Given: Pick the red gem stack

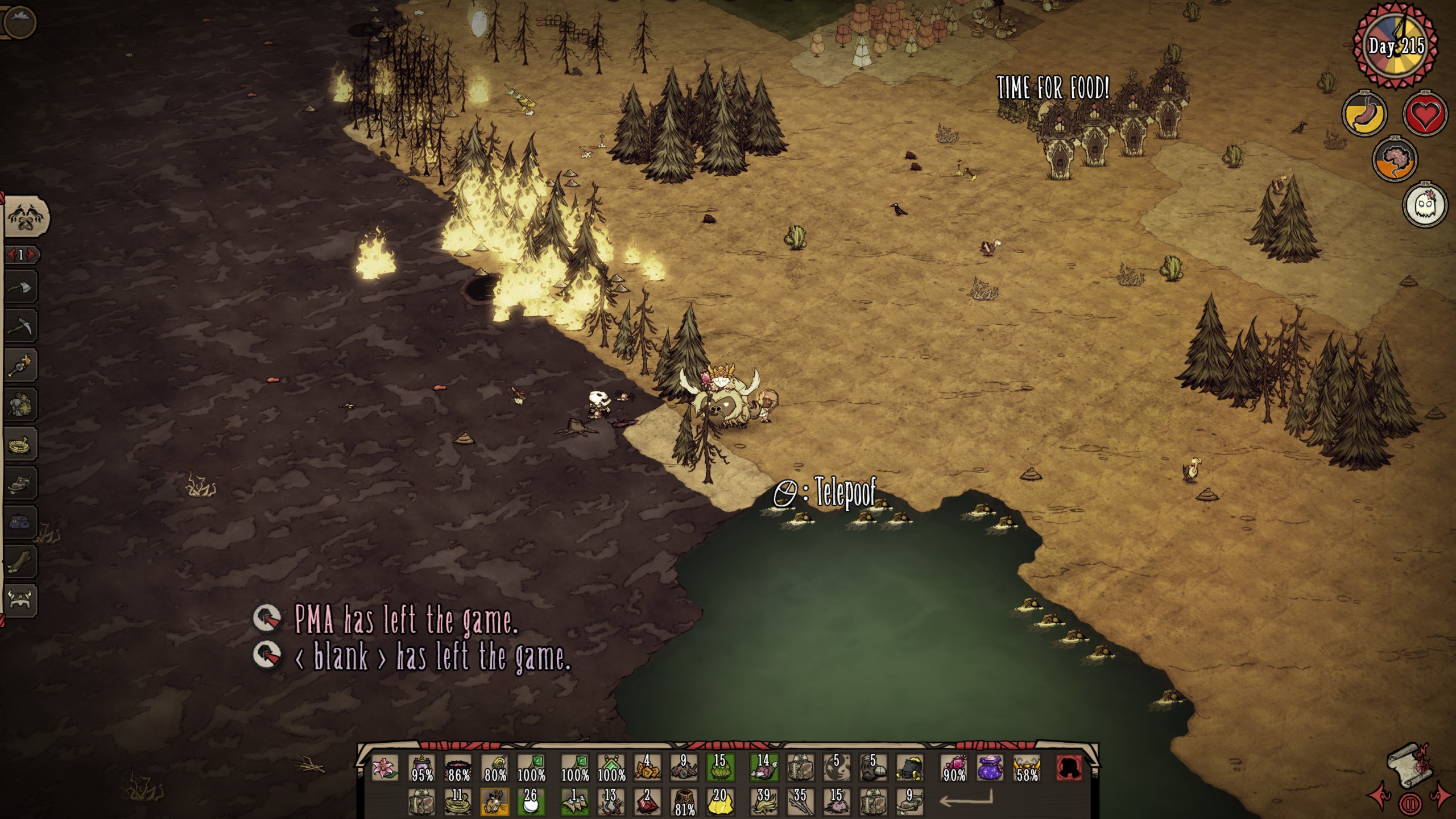Looking at the screenshot, I should tap(647, 801).
